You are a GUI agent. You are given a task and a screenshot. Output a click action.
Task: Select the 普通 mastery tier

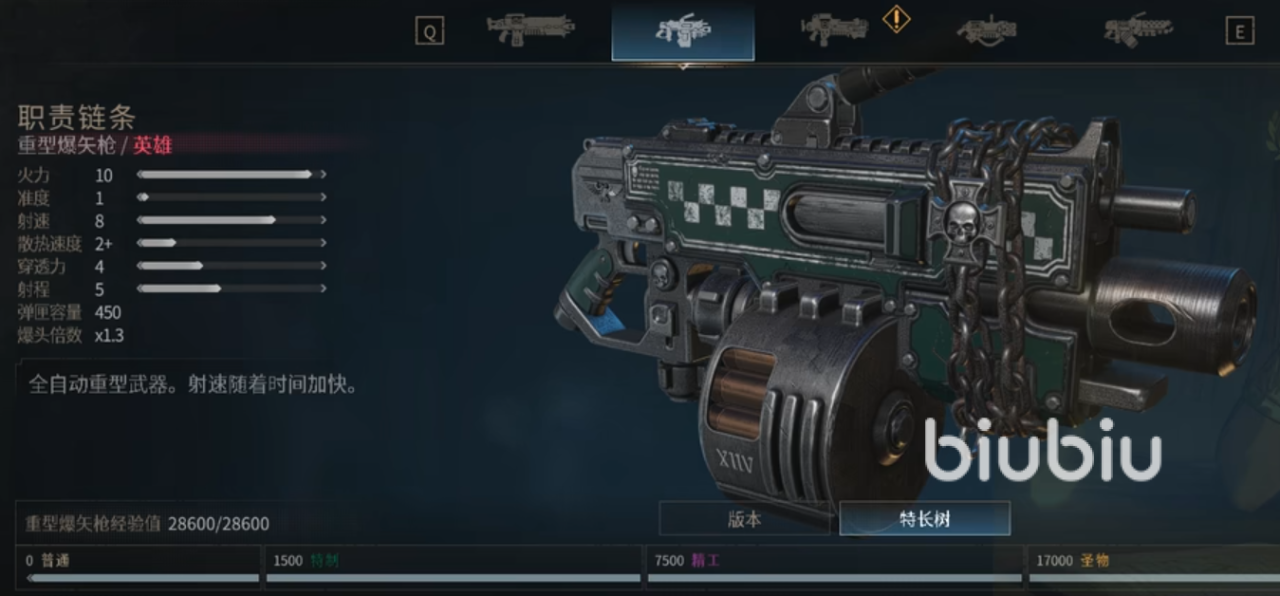point(142,564)
